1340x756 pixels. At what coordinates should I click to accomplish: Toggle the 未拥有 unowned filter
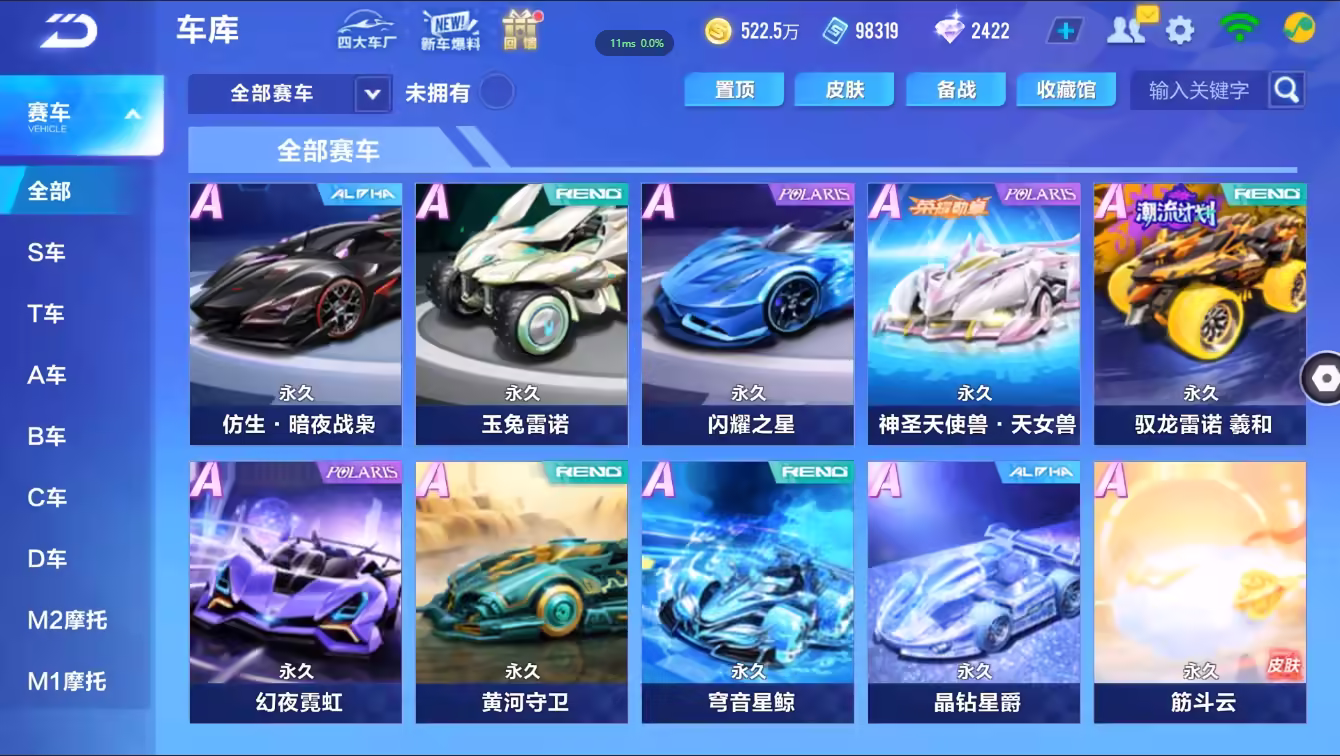coord(496,93)
